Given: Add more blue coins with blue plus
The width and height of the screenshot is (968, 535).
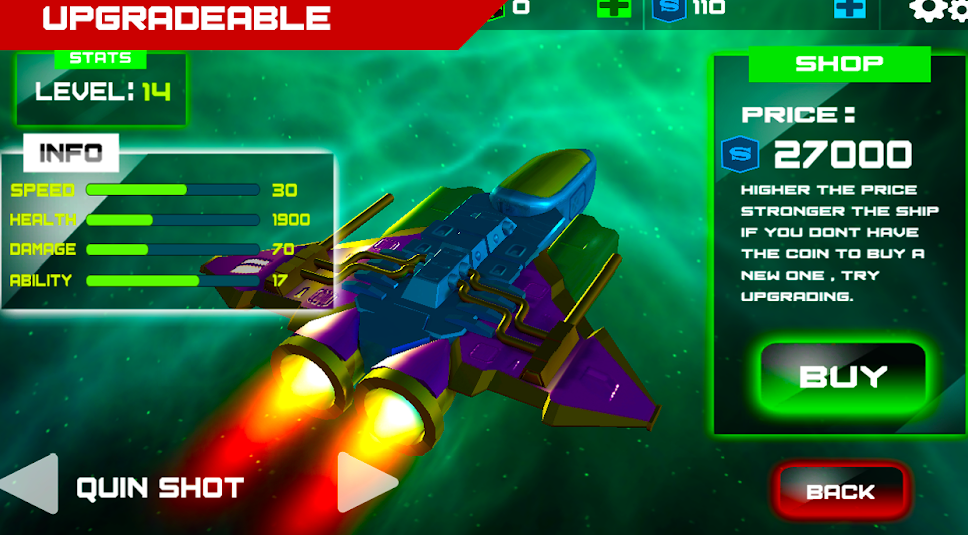Looking at the screenshot, I should pos(849,8).
